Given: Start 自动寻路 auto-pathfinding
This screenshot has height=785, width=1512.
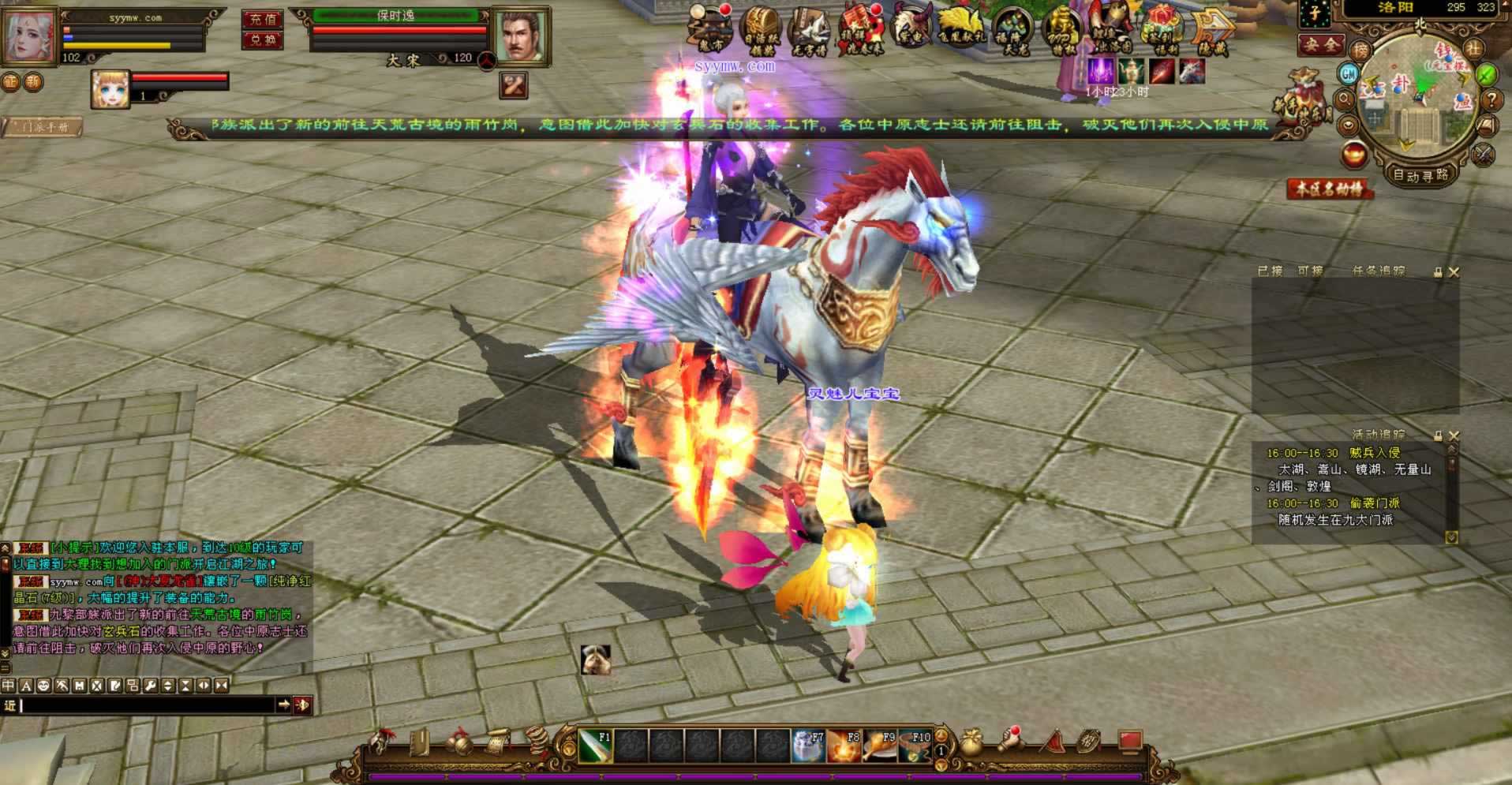Looking at the screenshot, I should coord(1420,175).
